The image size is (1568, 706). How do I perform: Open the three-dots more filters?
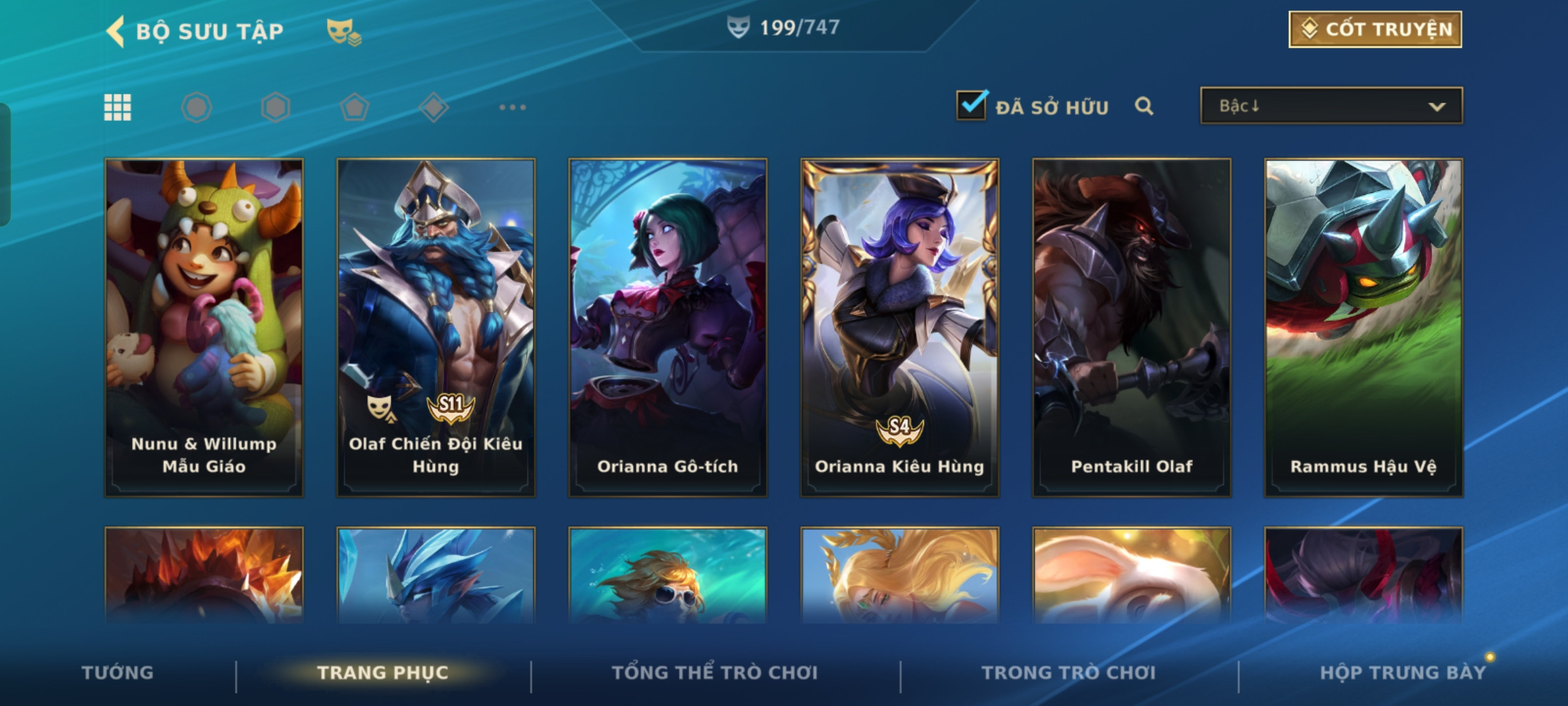point(512,107)
